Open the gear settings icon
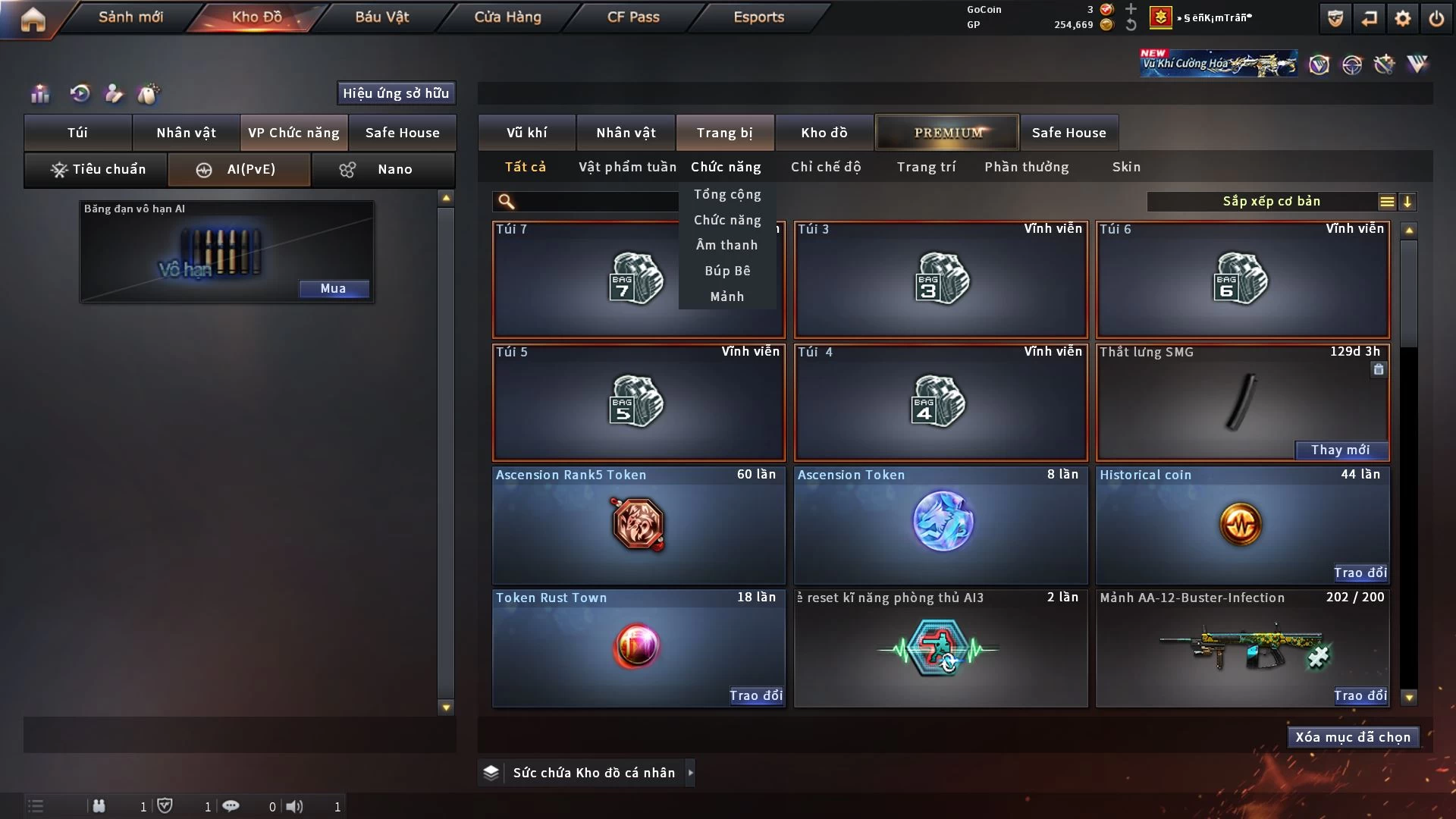This screenshot has height=819, width=1456. [x=1402, y=18]
